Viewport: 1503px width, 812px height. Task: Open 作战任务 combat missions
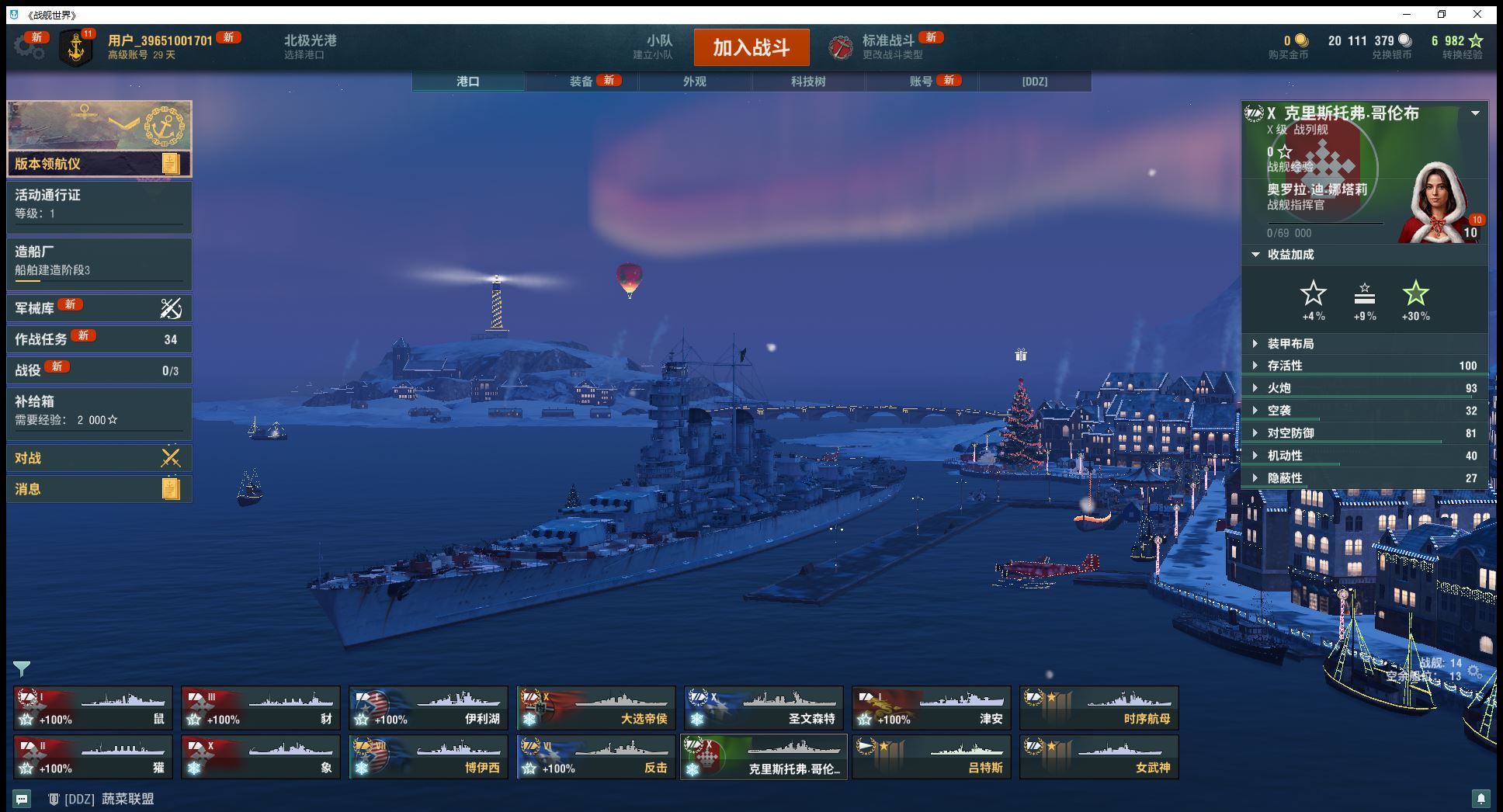[99, 339]
